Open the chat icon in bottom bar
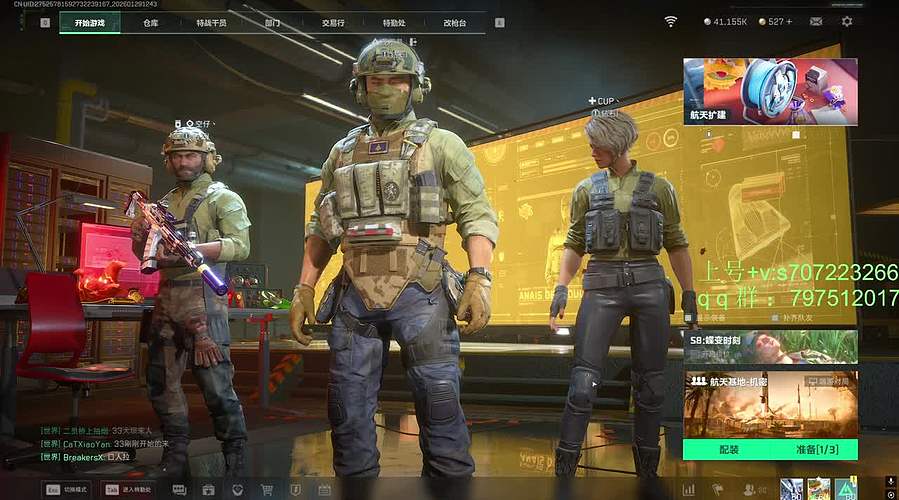The height and width of the screenshot is (500, 899). click(x=180, y=490)
